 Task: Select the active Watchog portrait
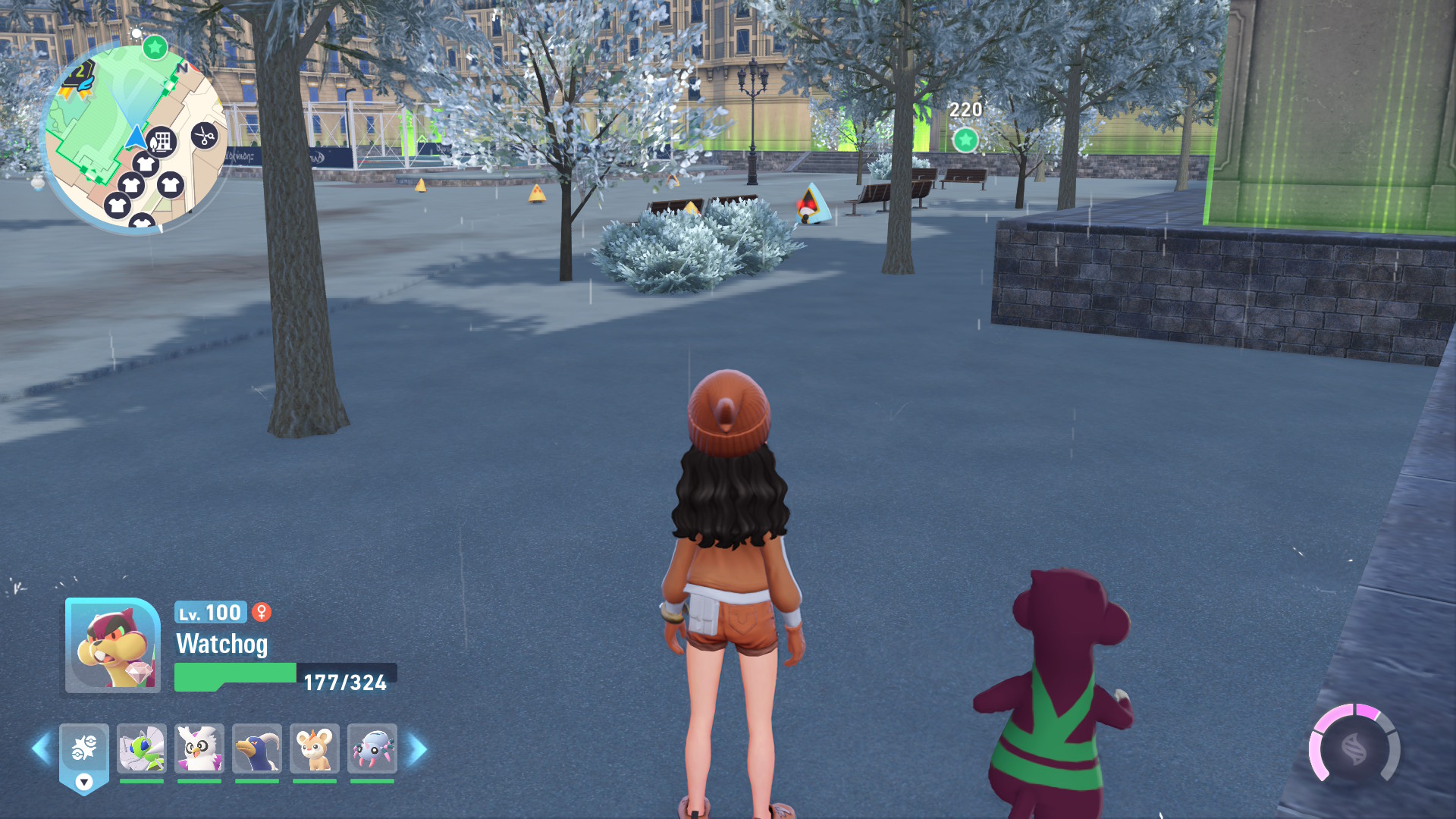112,645
